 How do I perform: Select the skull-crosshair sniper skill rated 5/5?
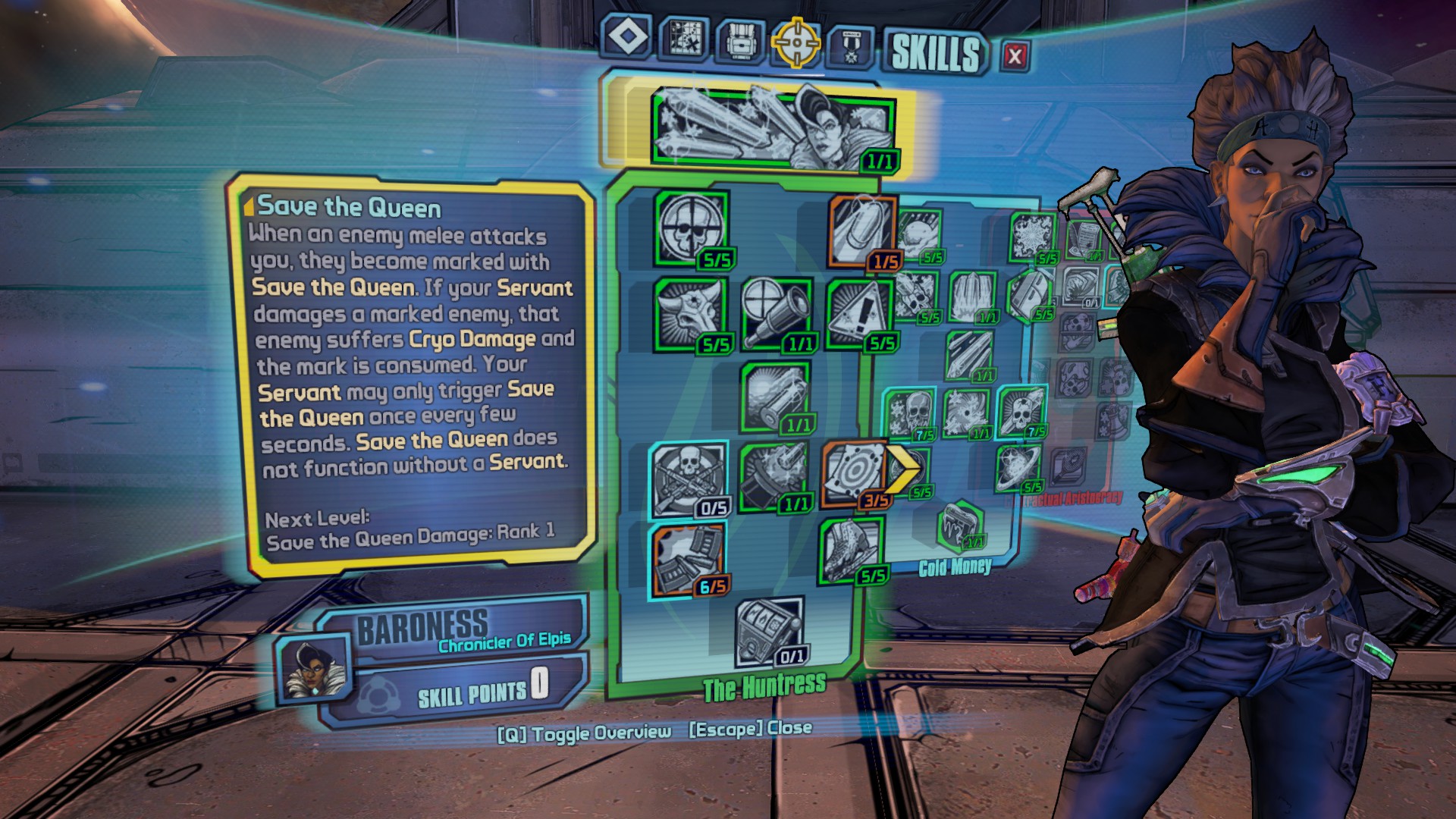click(x=690, y=231)
